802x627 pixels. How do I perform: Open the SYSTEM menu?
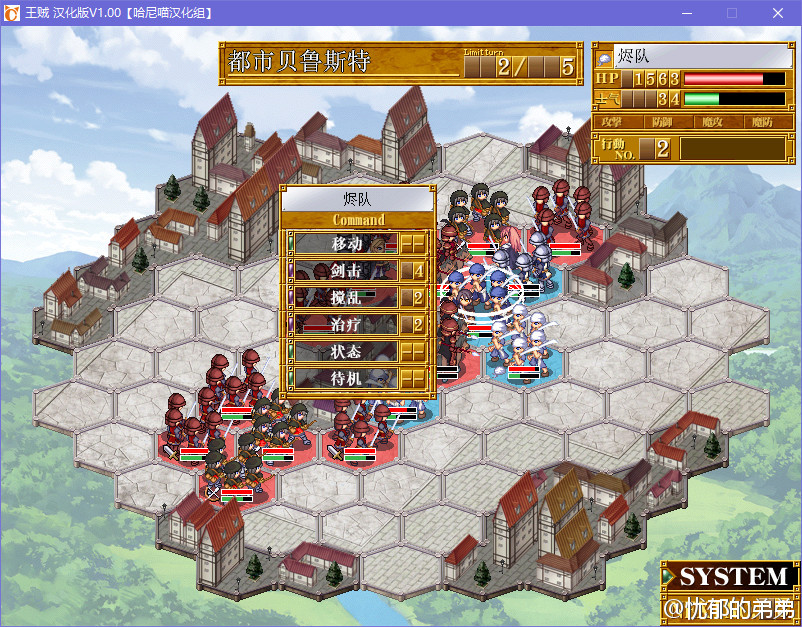pos(729,576)
